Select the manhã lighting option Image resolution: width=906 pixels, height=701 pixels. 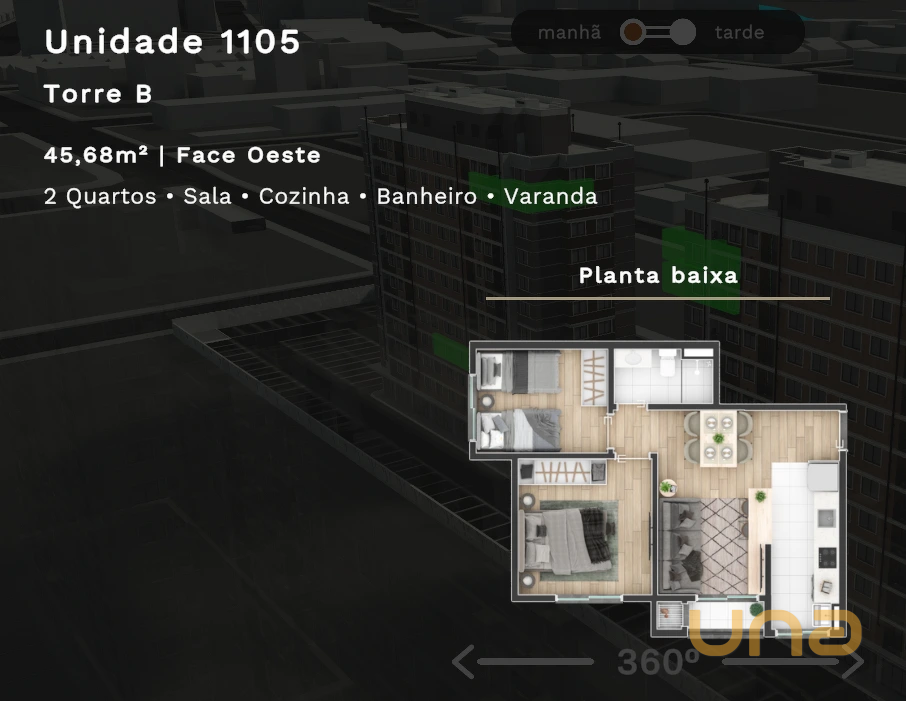point(569,33)
